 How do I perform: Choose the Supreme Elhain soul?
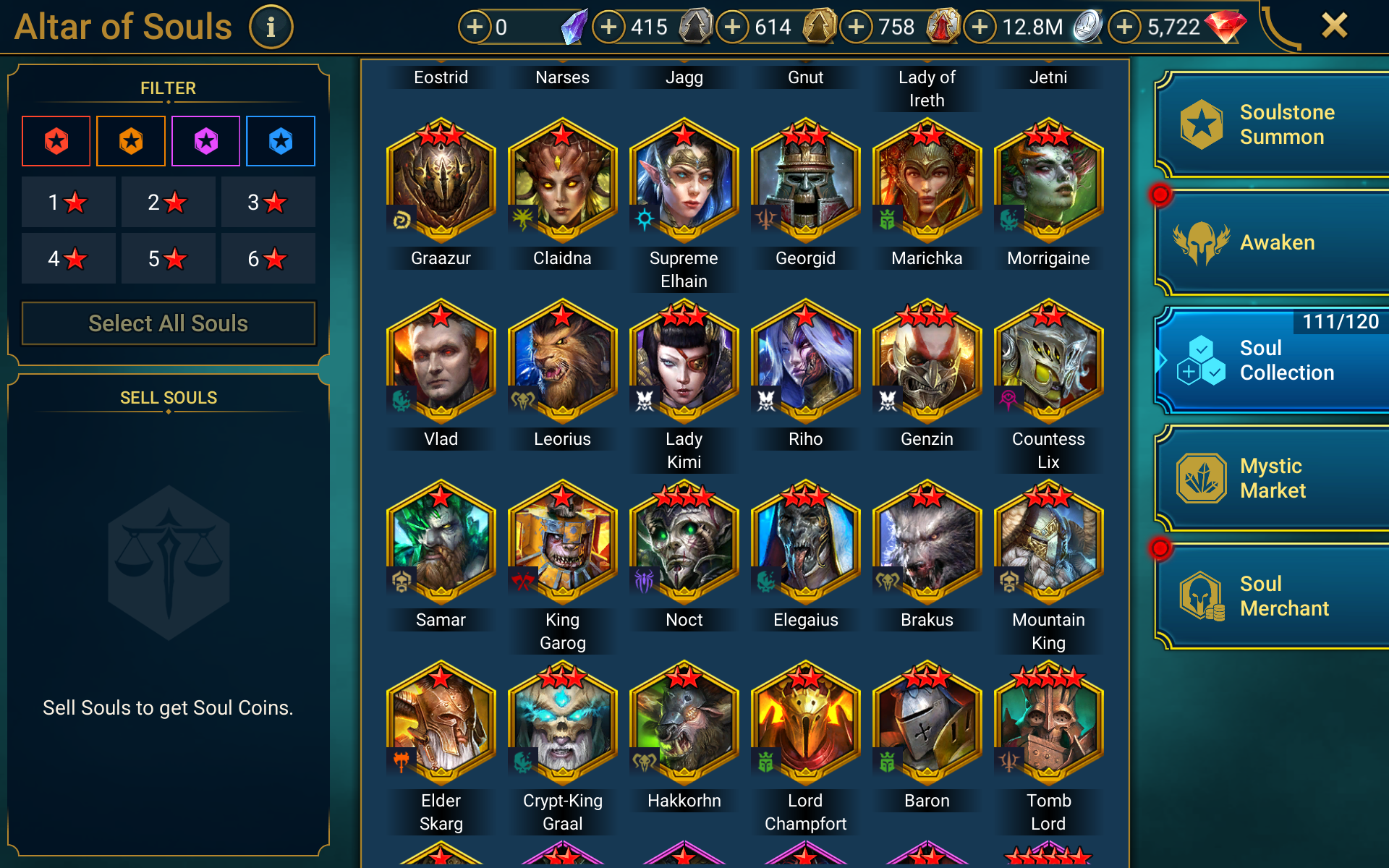point(684,182)
